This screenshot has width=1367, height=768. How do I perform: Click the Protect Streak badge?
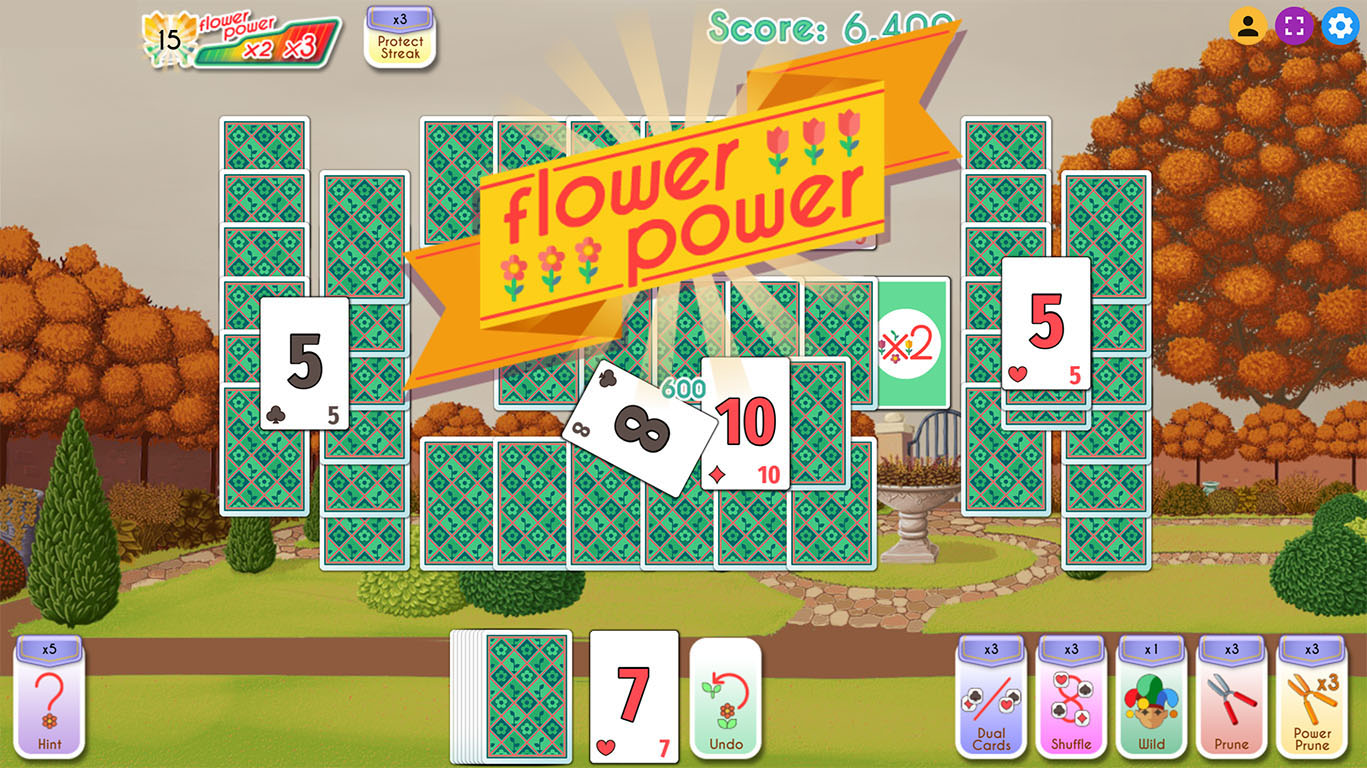point(400,40)
